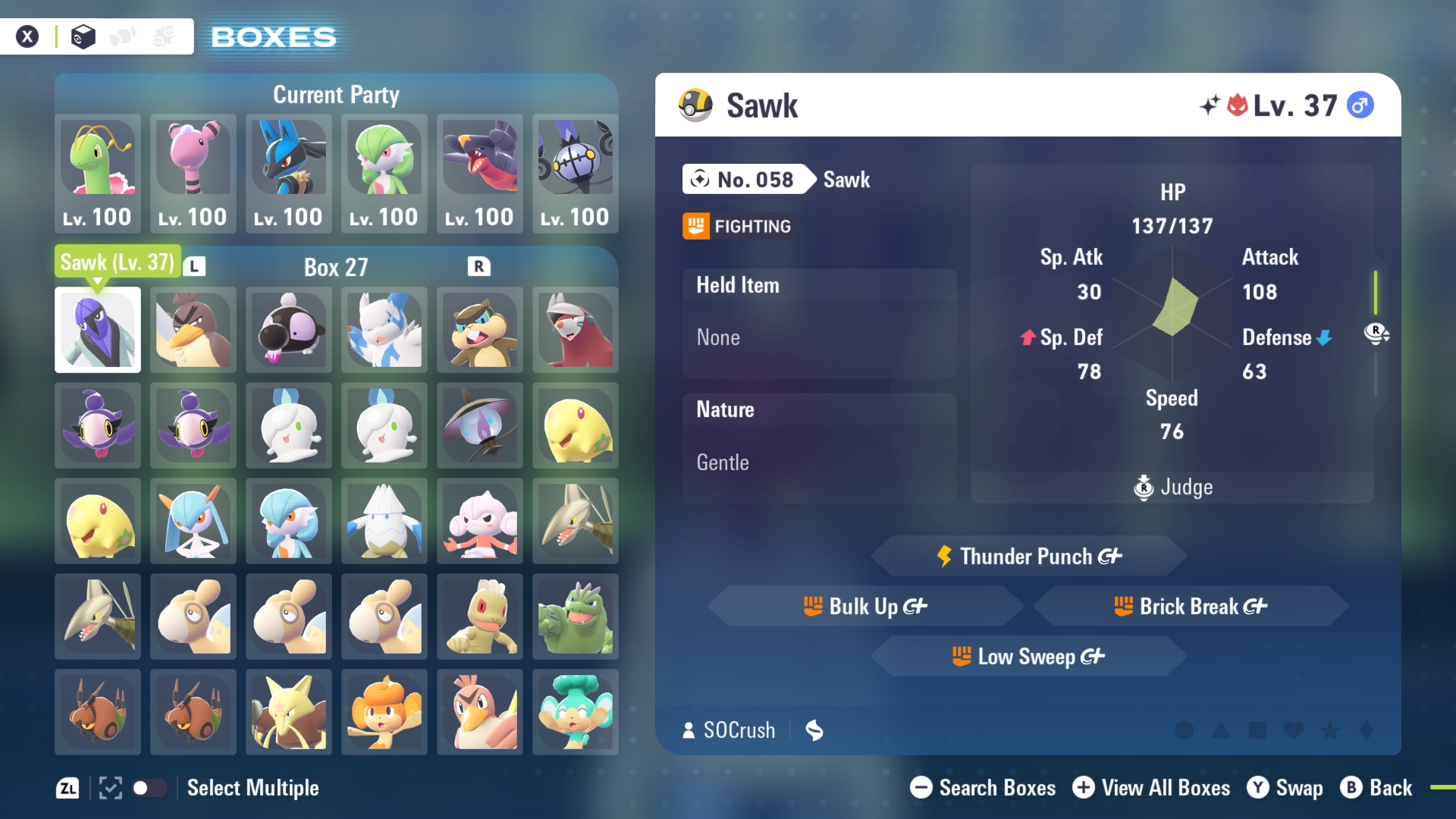
Task: Pick the Kadabra box slot
Action: point(289,712)
